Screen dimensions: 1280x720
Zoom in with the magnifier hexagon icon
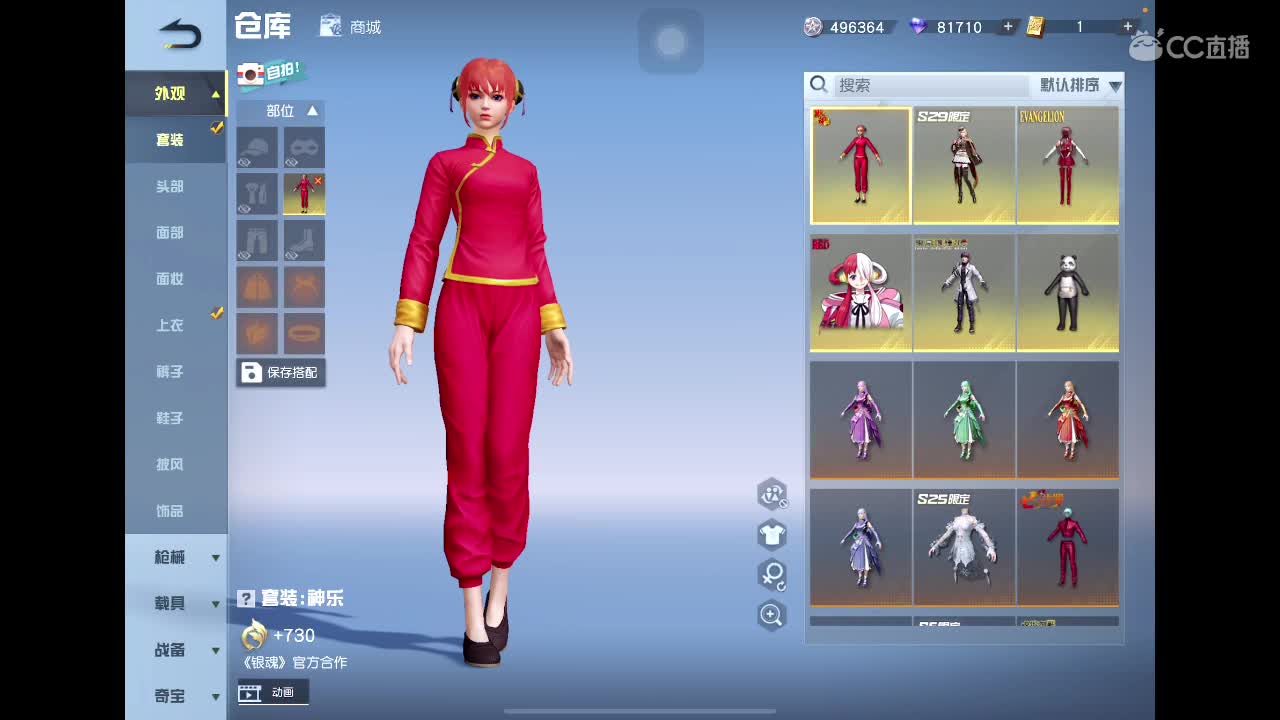point(772,615)
